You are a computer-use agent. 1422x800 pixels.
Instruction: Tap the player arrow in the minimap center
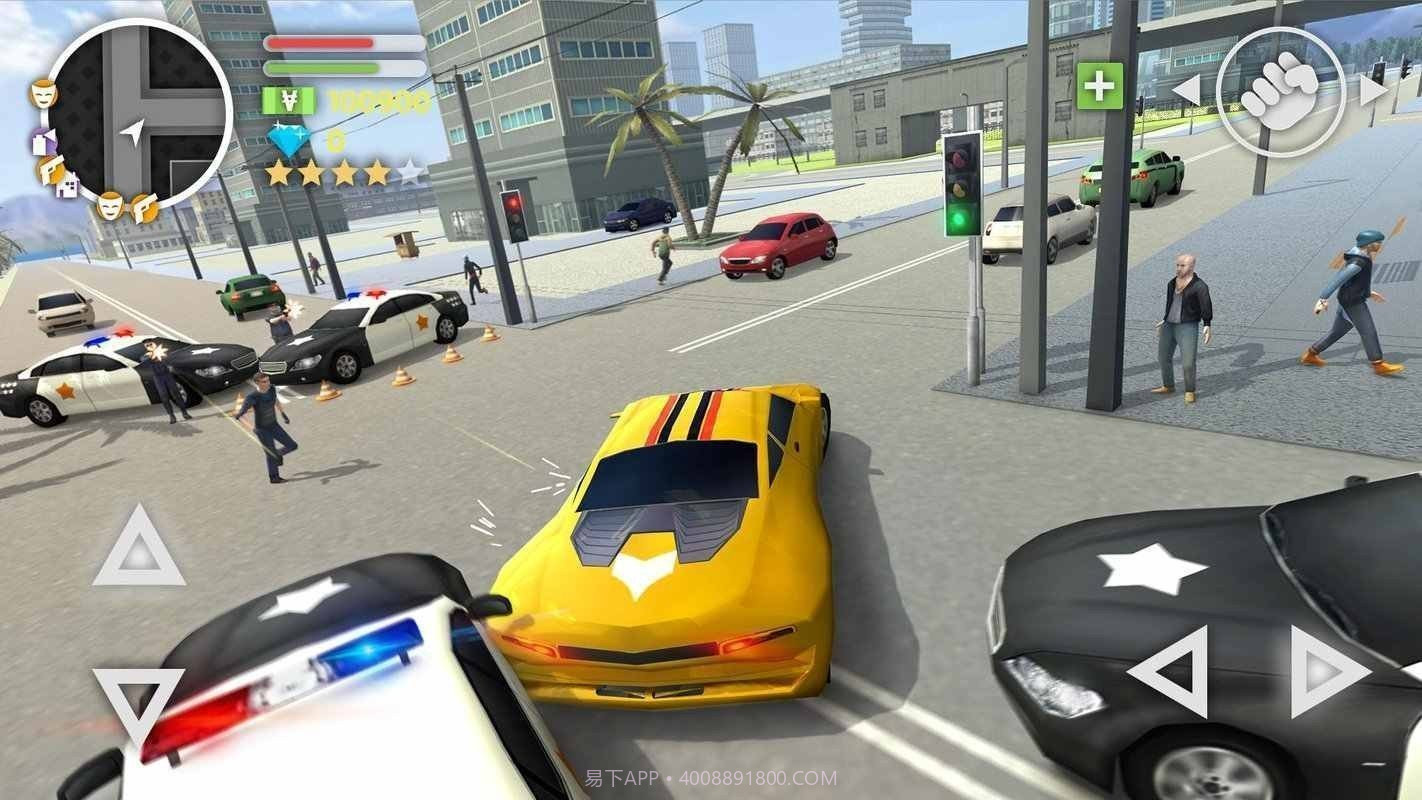[x=134, y=132]
